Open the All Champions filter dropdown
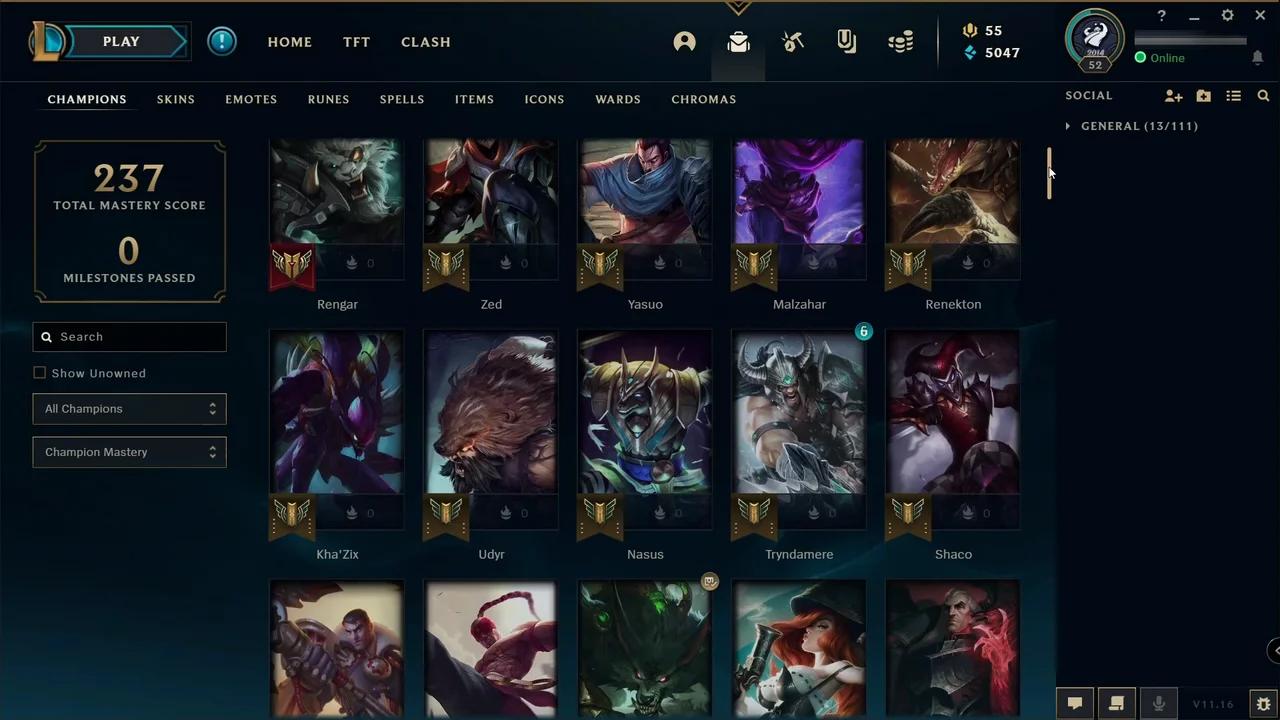Viewport: 1280px width, 720px height. (x=129, y=408)
